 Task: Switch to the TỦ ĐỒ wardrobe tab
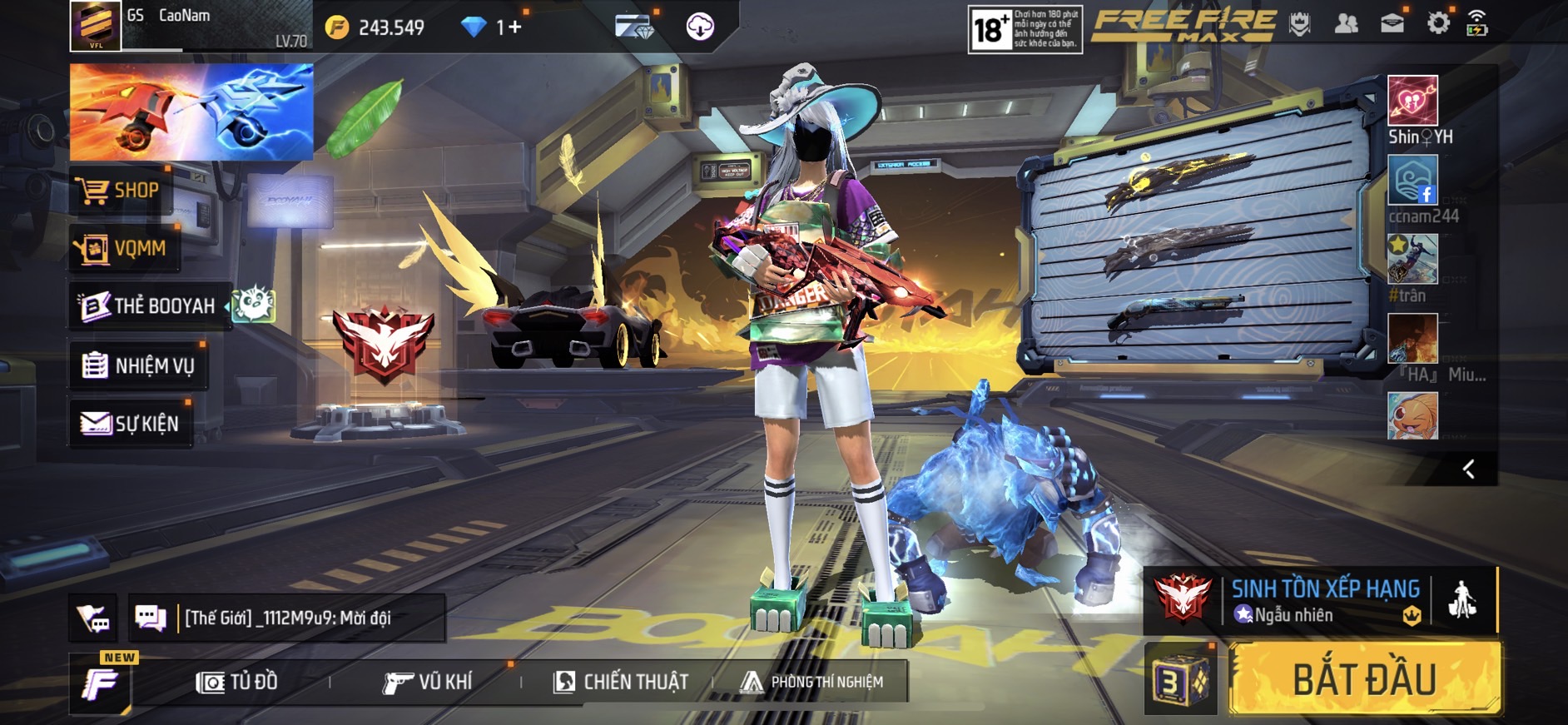237,683
